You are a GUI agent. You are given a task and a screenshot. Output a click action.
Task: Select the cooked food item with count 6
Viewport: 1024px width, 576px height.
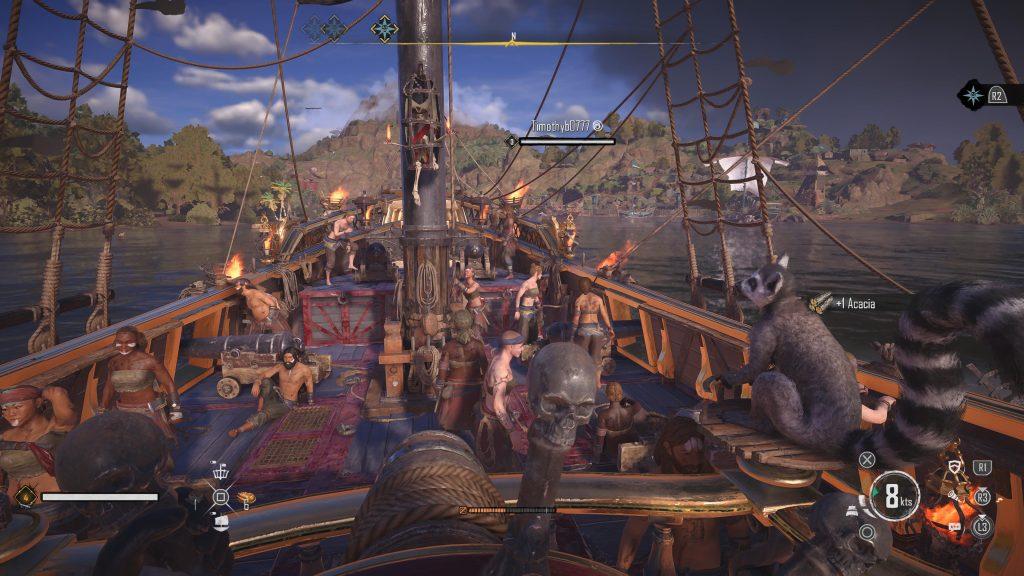[243, 499]
